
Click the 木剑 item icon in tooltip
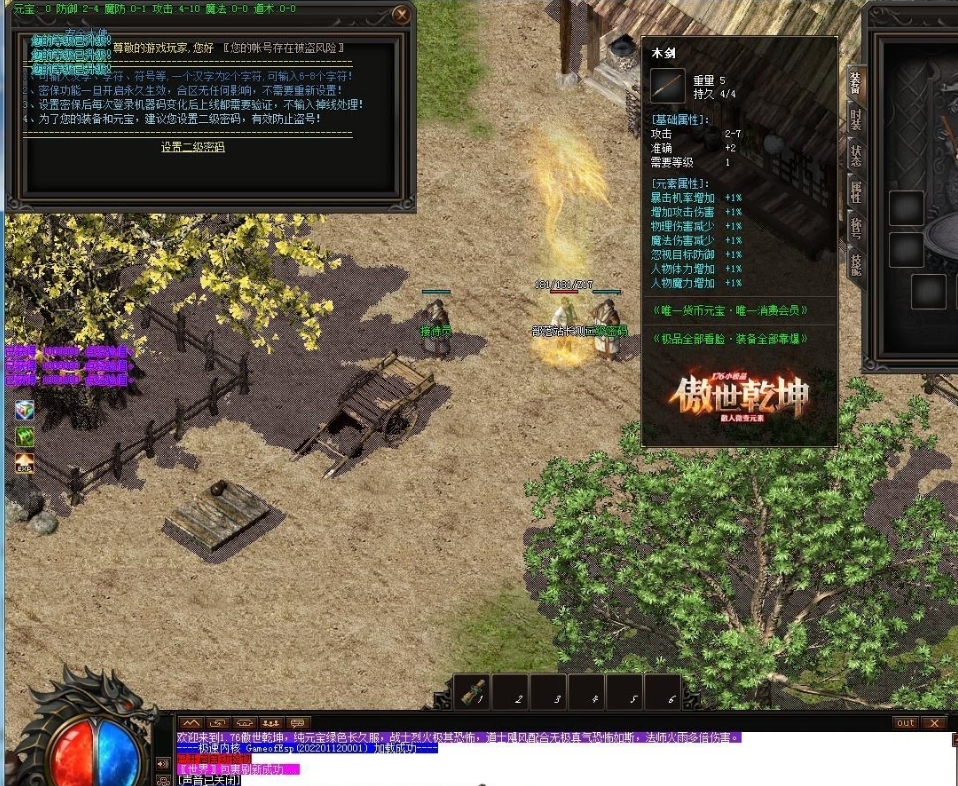tap(668, 86)
